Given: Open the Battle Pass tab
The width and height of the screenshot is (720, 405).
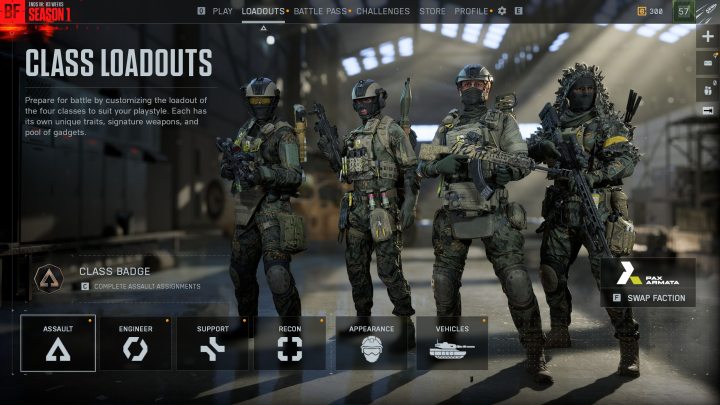Looking at the screenshot, I should tap(319, 11).
